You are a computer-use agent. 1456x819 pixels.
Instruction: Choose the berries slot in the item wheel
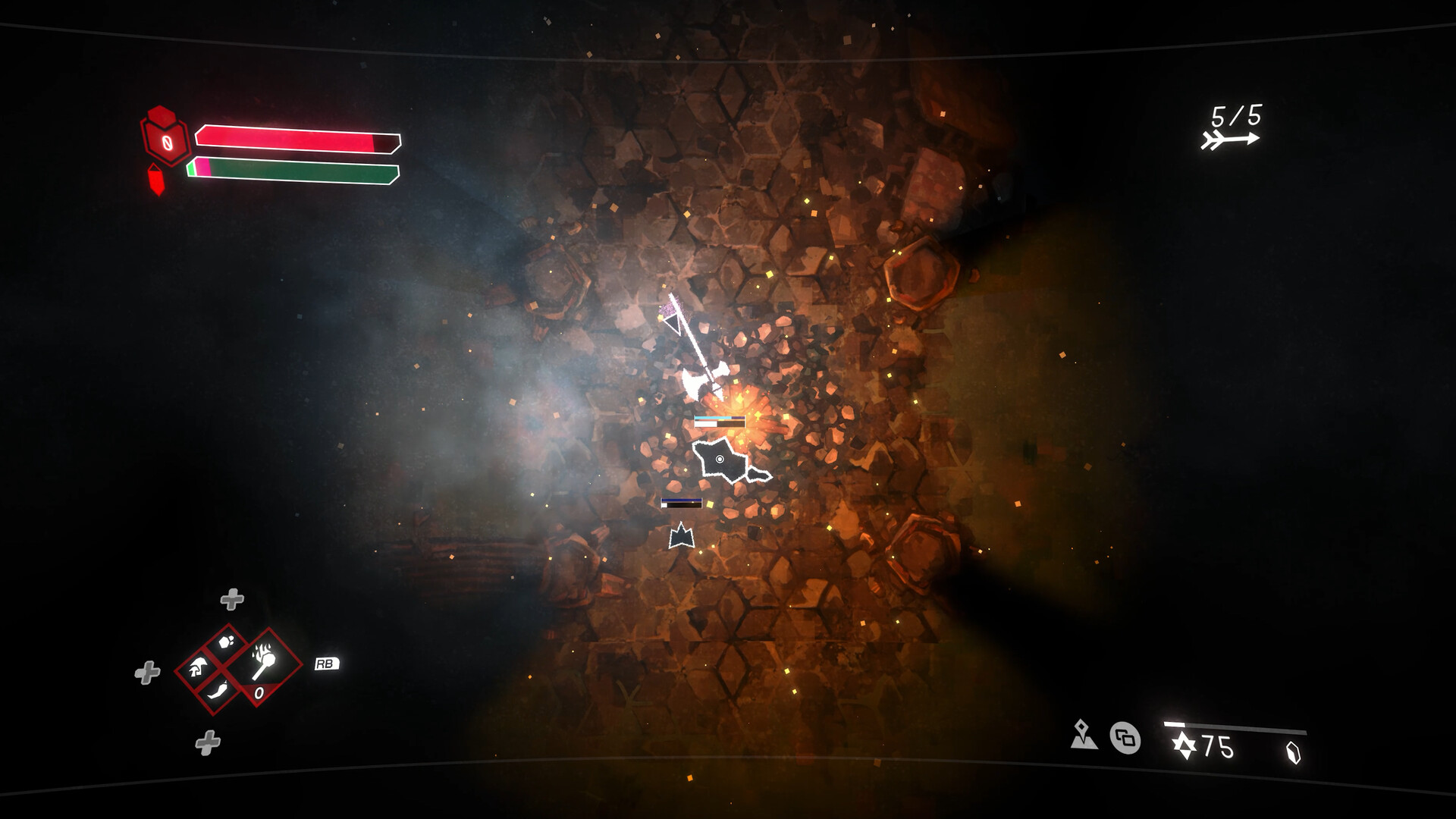coord(226,641)
